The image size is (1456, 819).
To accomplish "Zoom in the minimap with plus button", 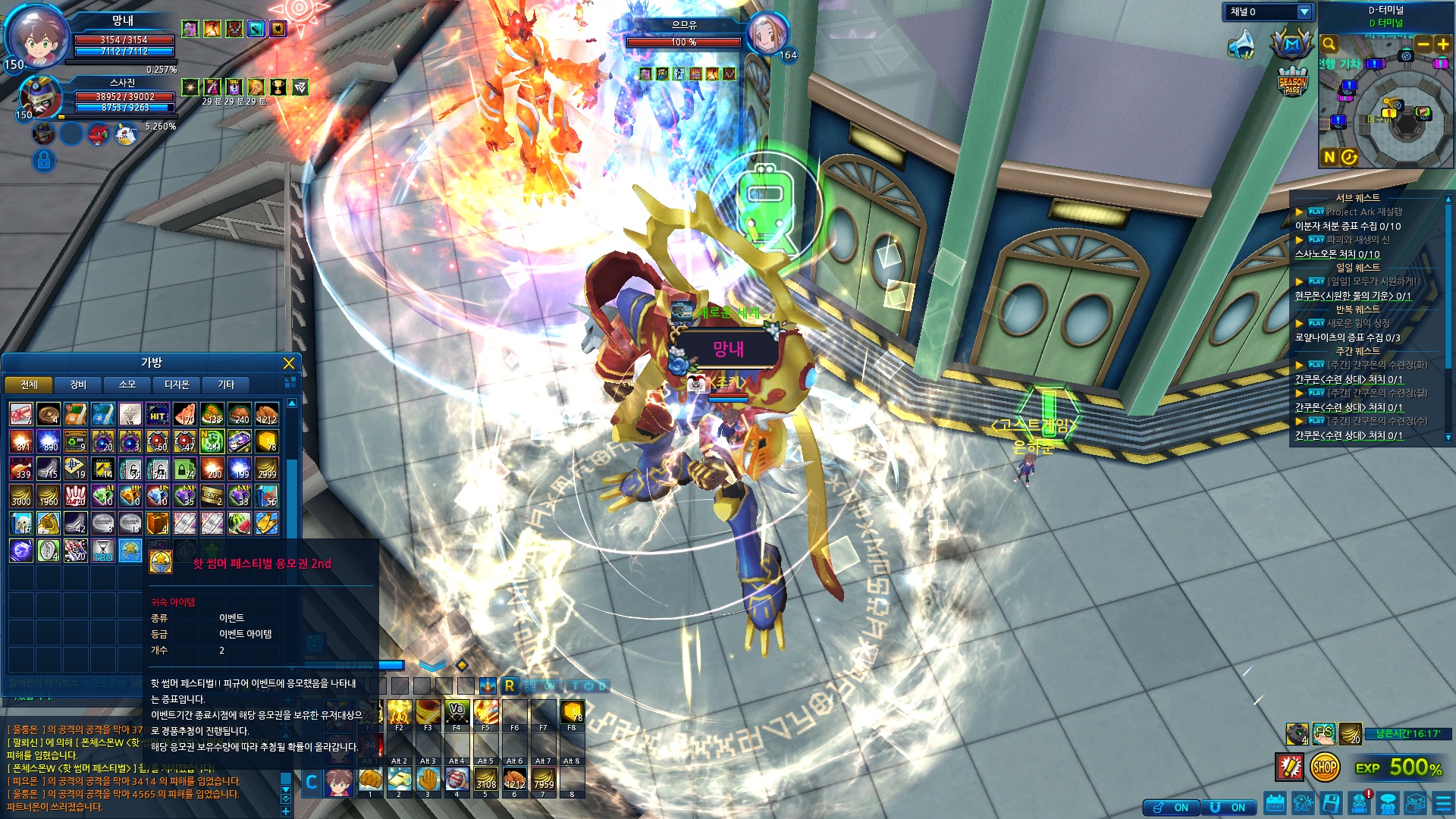I will pos(1442,44).
